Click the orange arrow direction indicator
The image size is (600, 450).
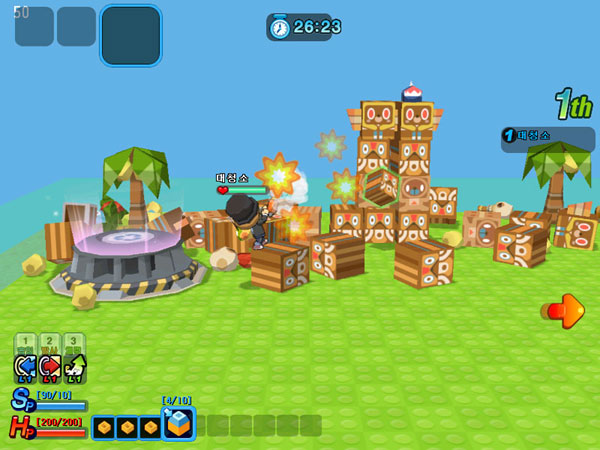(568, 311)
